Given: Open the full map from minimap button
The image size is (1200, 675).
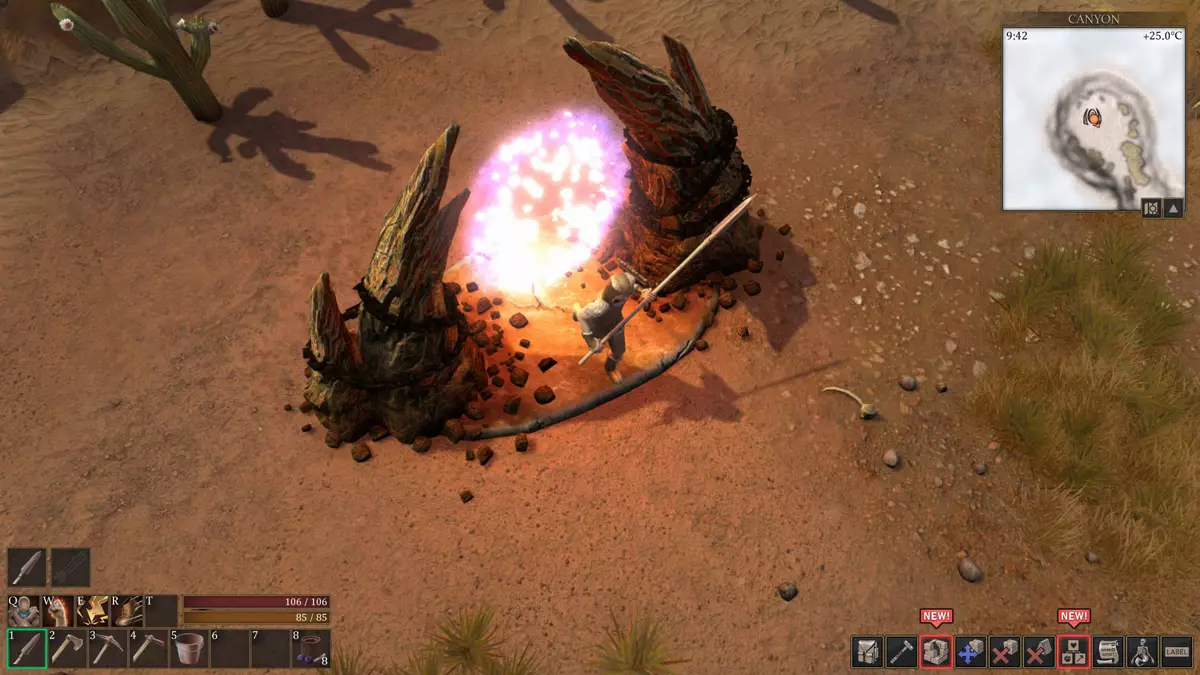Looking at the screenshot, I should pos(1151,208).
